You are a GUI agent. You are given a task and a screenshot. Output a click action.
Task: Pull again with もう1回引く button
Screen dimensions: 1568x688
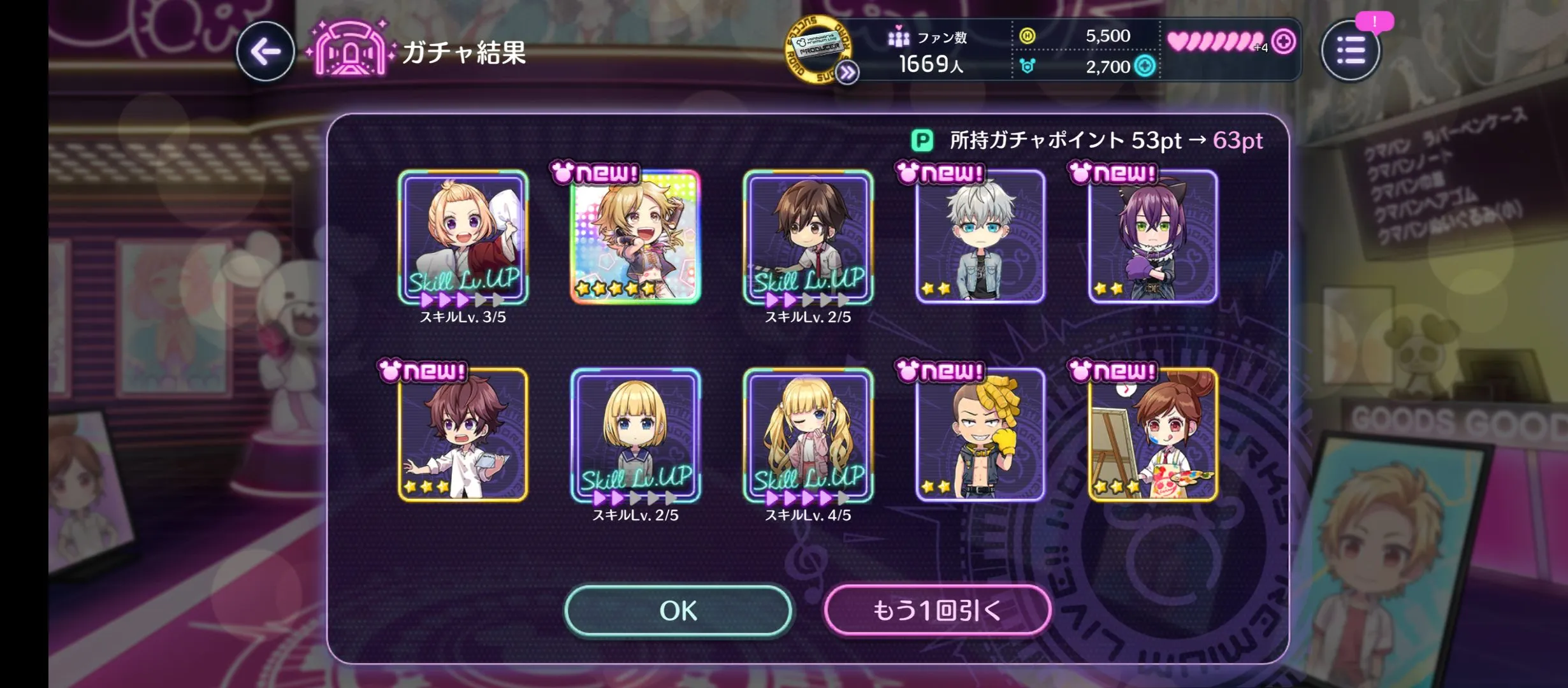(937, 610)
